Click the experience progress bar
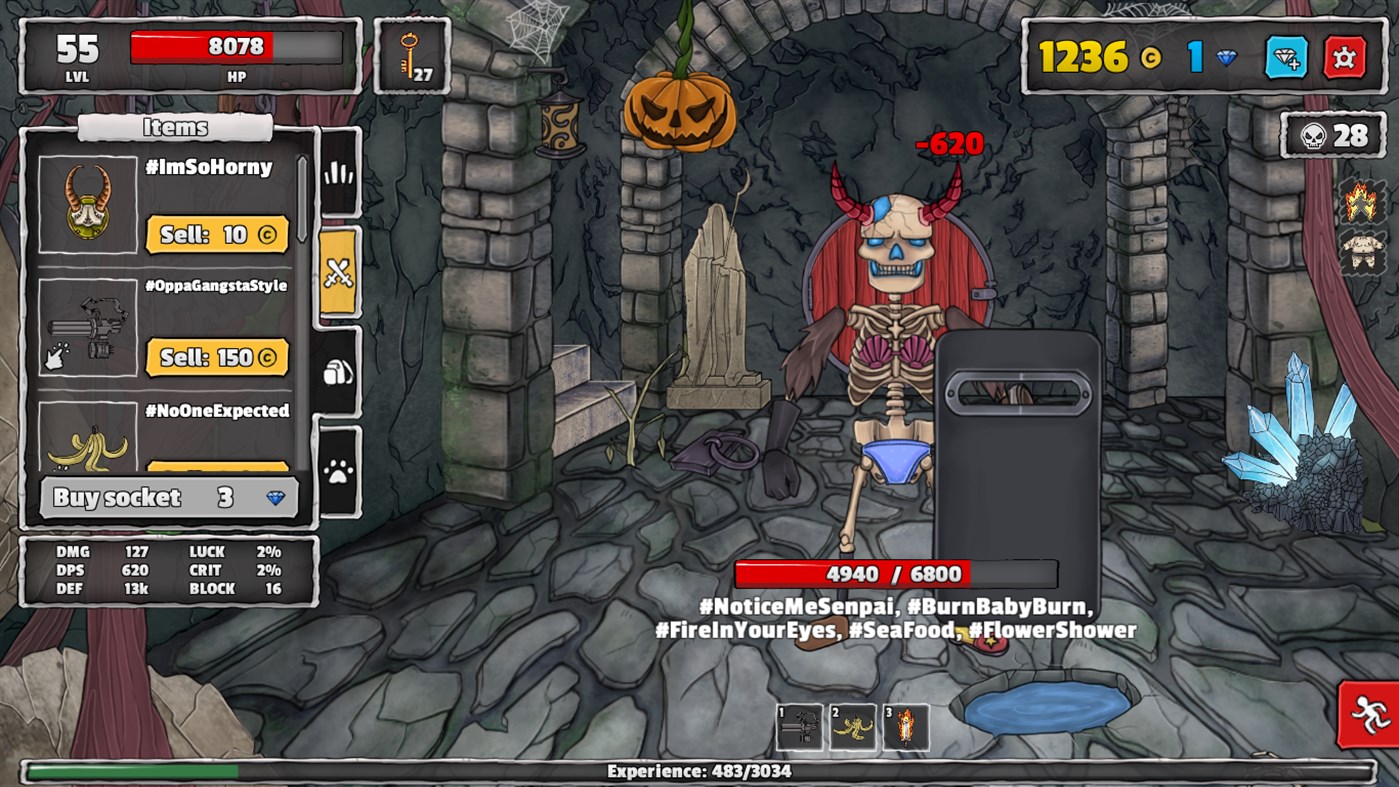This screenshot has height=787, width=1399. pyautogui.click(x=699, y=771)
